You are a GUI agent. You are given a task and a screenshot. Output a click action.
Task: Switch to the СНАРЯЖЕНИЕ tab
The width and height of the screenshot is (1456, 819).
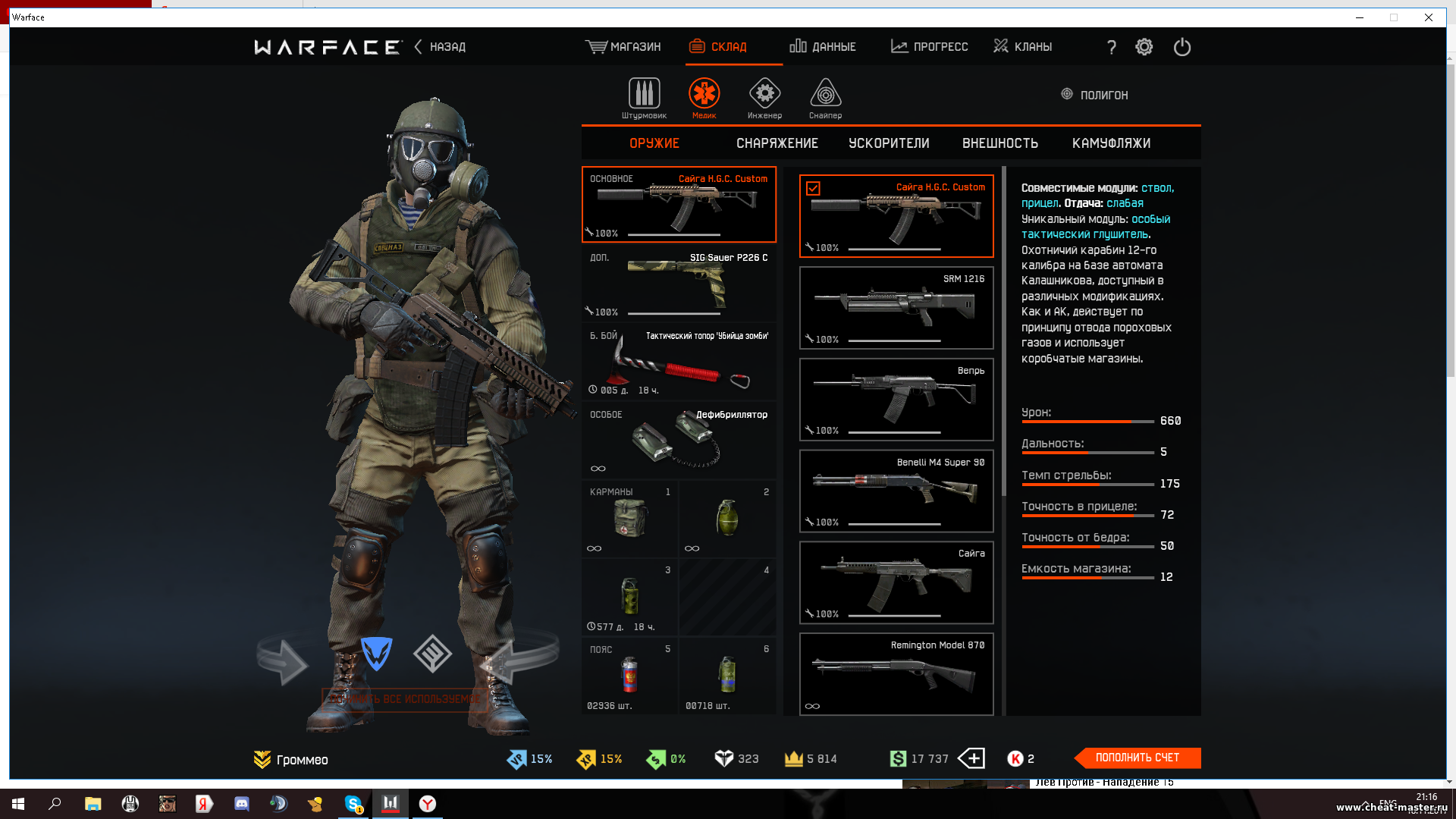777,143
